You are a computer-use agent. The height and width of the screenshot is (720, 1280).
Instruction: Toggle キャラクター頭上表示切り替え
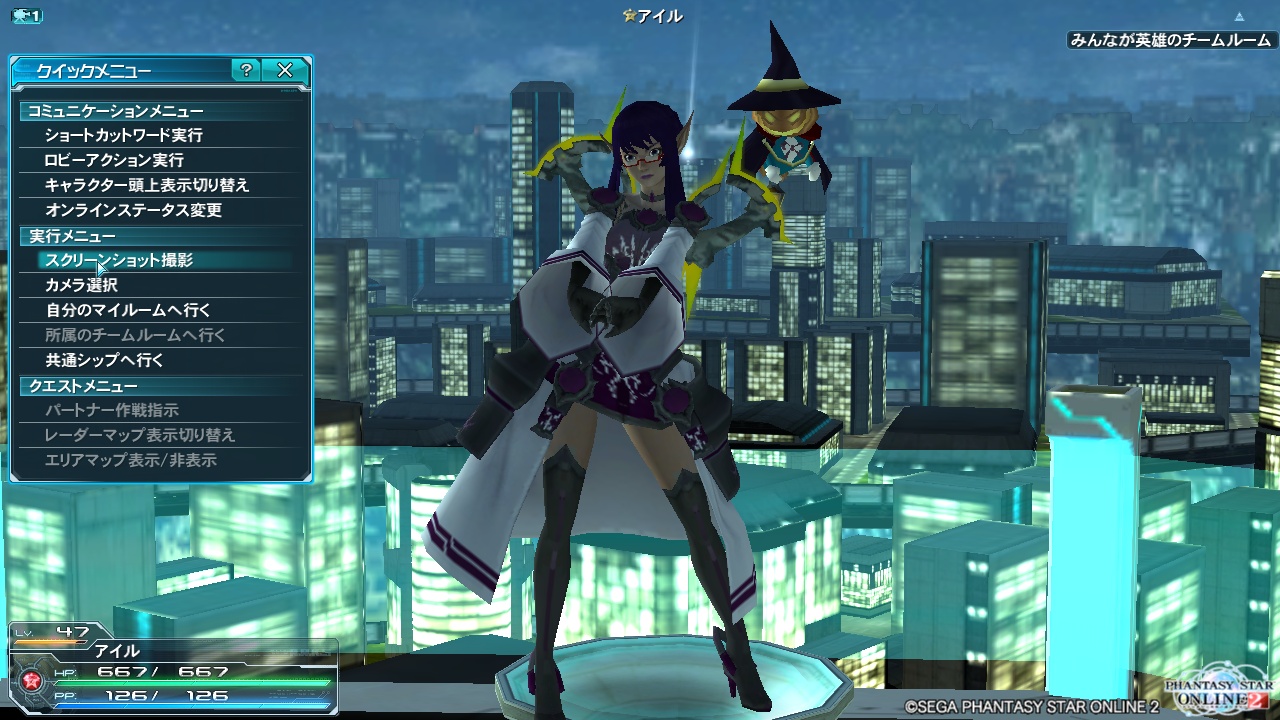pyautogui.click(x=147, y=185)
